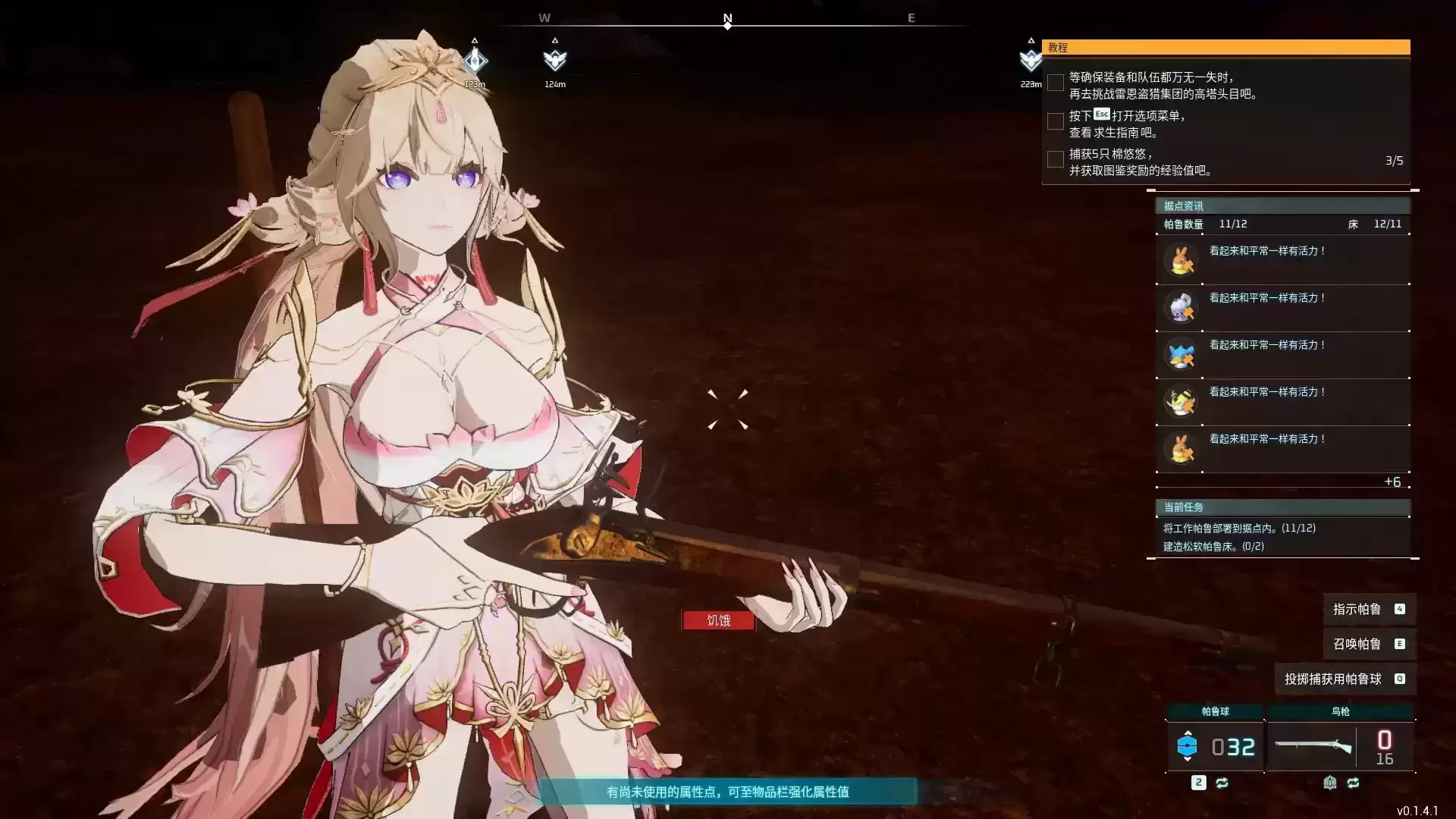The image size is (1456, 819).
Task: Select the orange rabbit Pal portrait in base info
Action: point(1181,260)
